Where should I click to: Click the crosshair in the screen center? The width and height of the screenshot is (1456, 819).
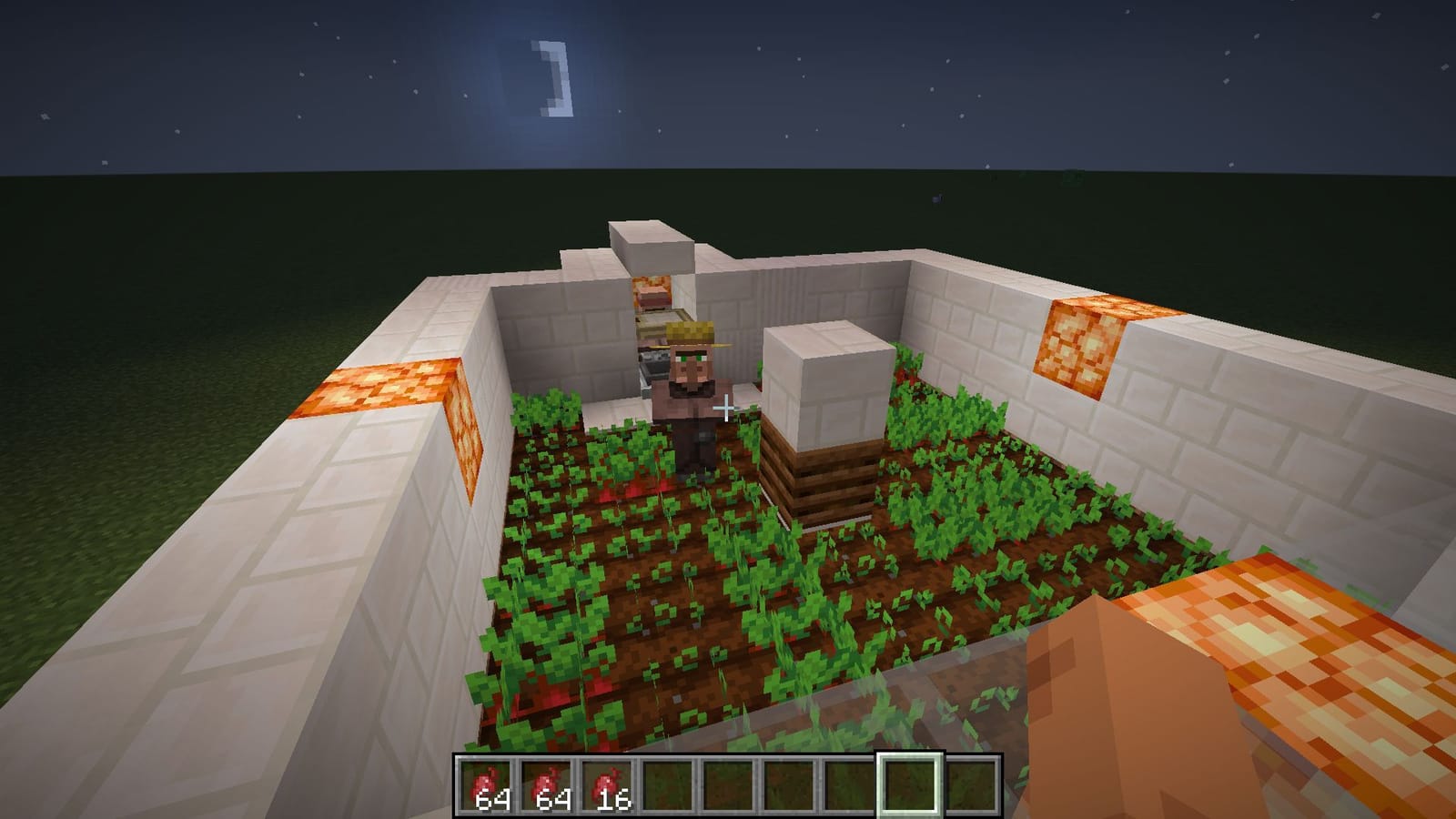[726, 409]
